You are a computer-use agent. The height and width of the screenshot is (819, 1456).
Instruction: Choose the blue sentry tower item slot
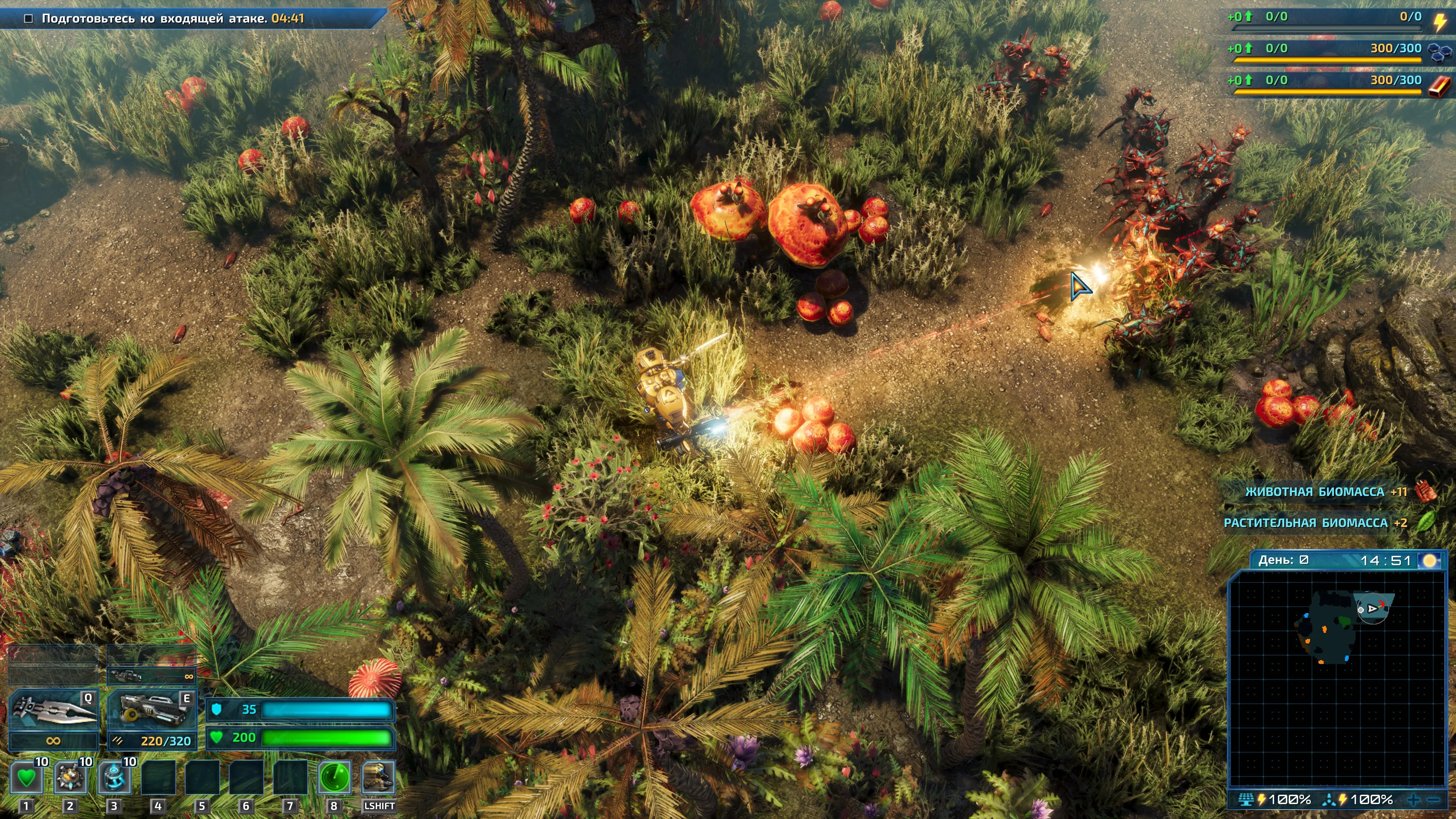[114, 778]
